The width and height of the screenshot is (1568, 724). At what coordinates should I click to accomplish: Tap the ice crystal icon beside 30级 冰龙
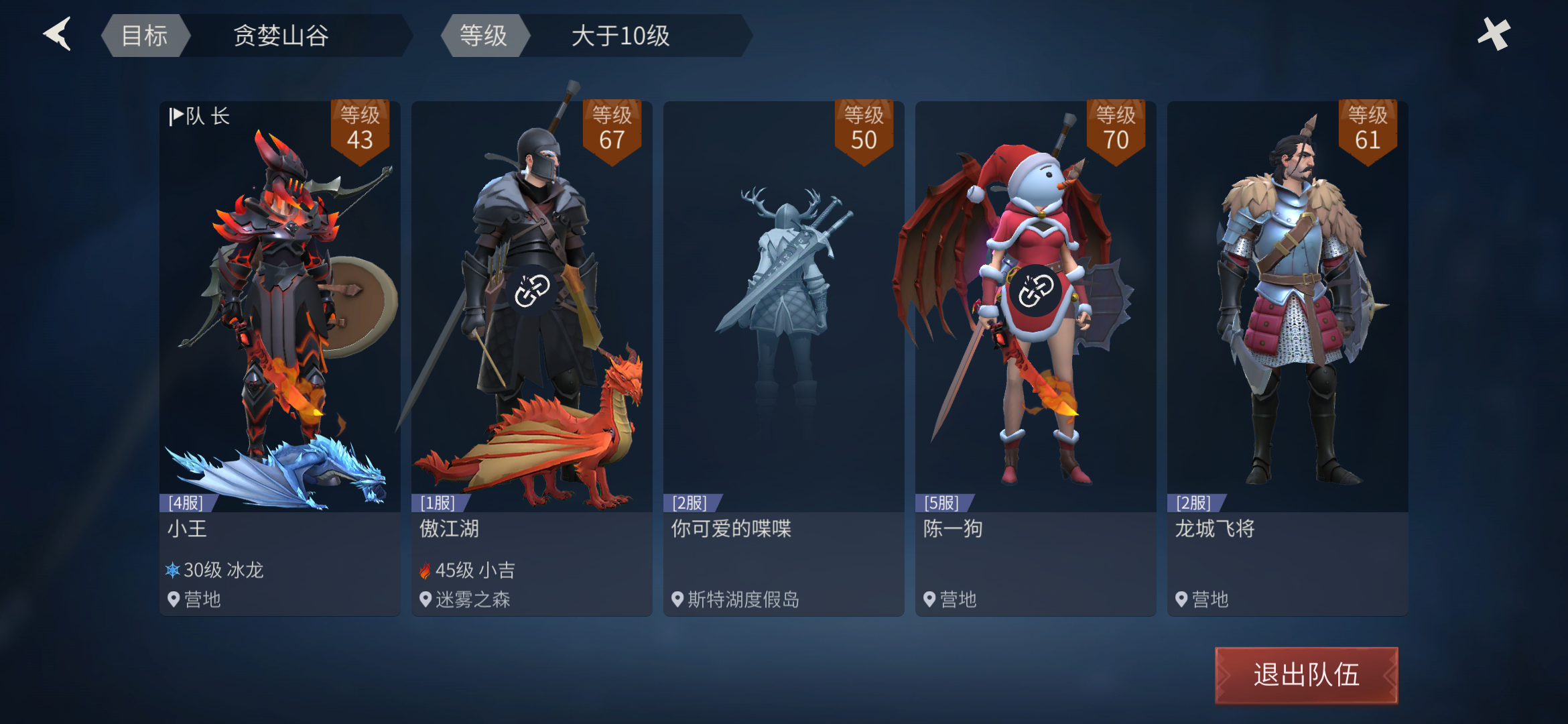click(x=174, y=570)
